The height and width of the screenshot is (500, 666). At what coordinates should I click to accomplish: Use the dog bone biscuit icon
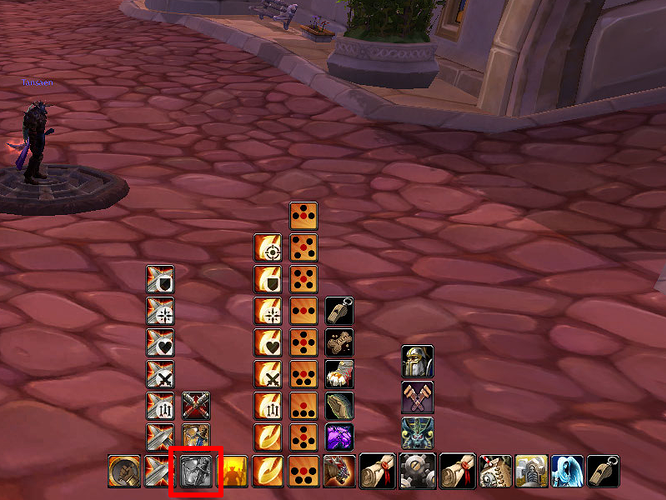340,343
